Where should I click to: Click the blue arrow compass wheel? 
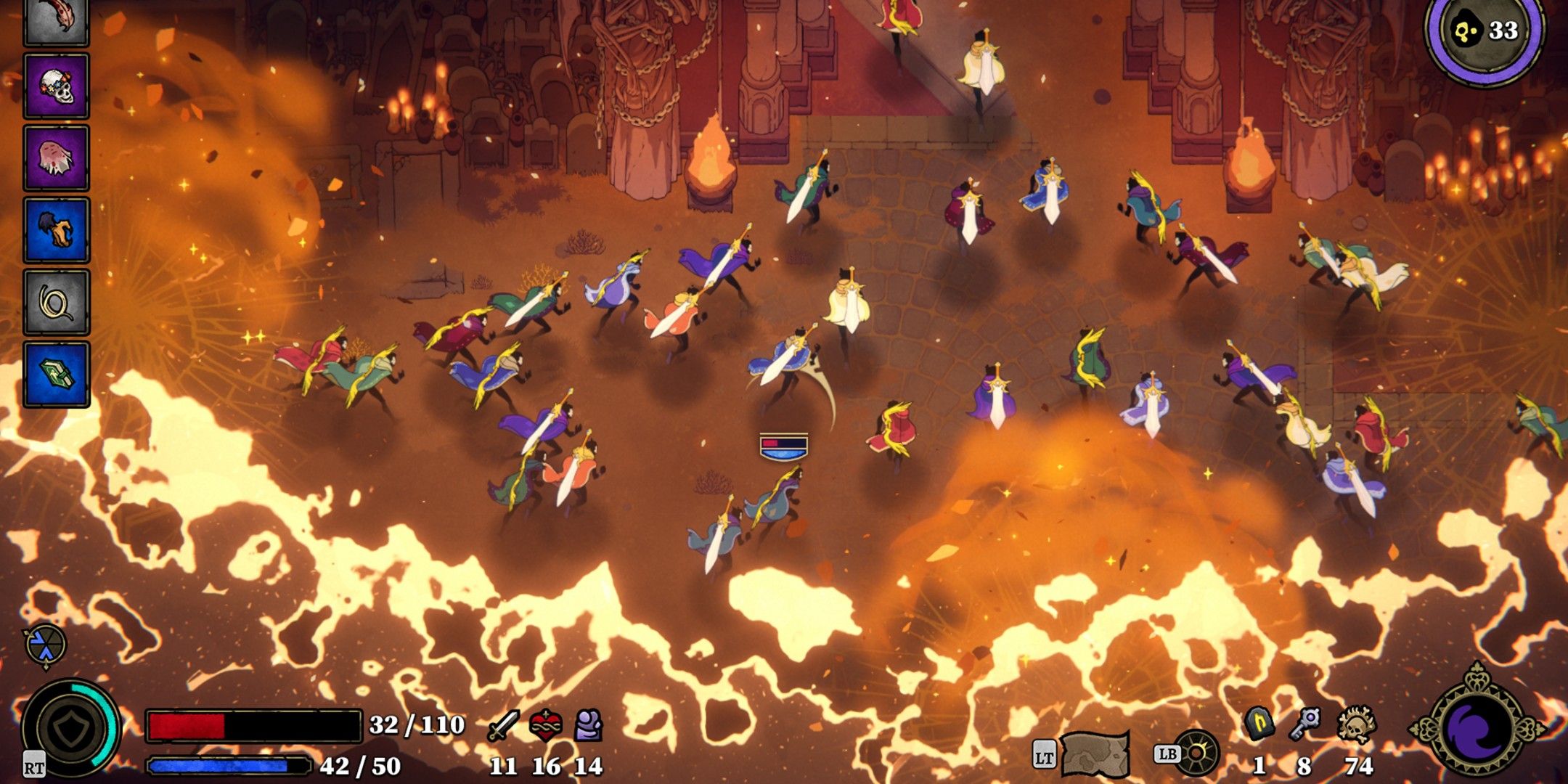click(45, 645)
